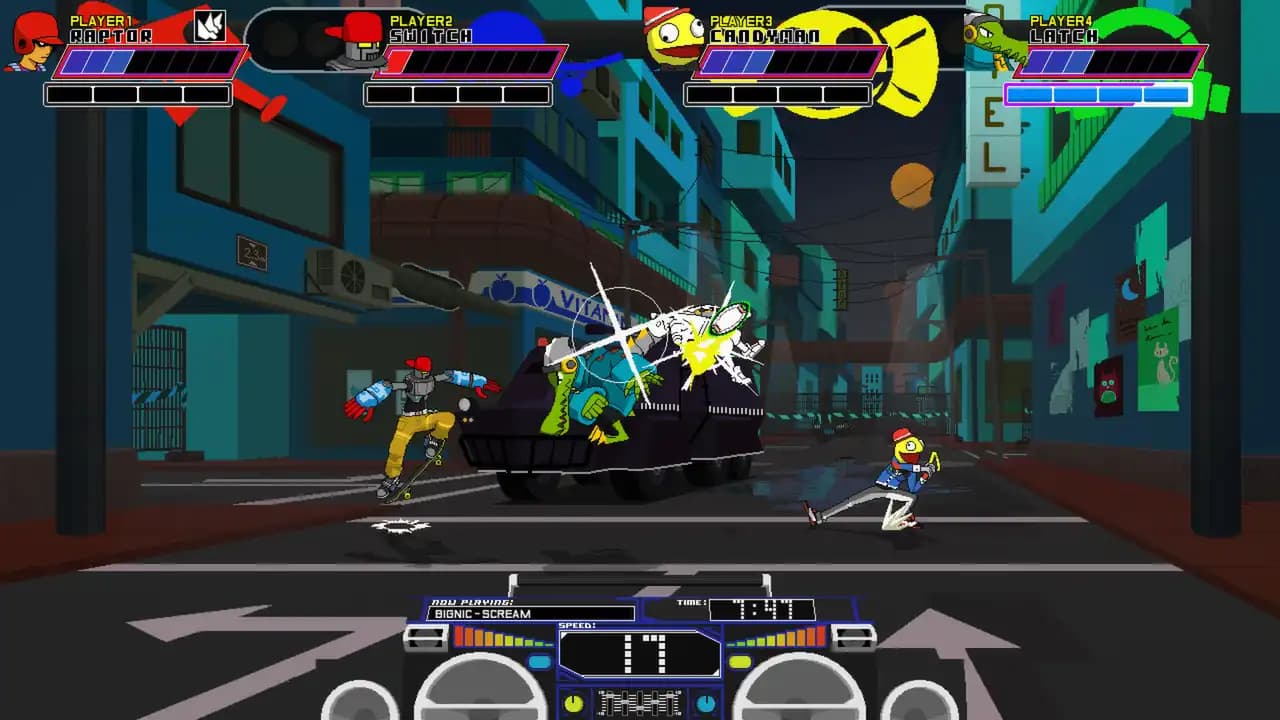Click the yellow oval button right of speed display

(738, 659)
